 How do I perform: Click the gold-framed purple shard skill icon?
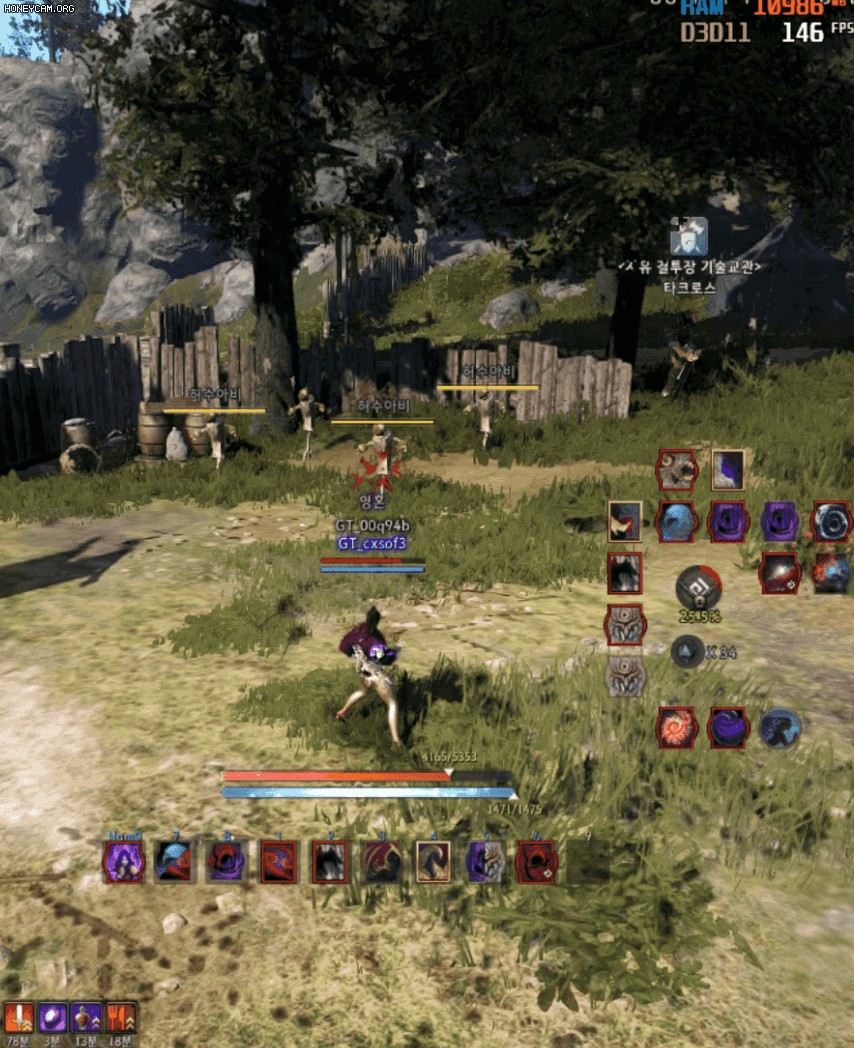(x=727, y=469)
